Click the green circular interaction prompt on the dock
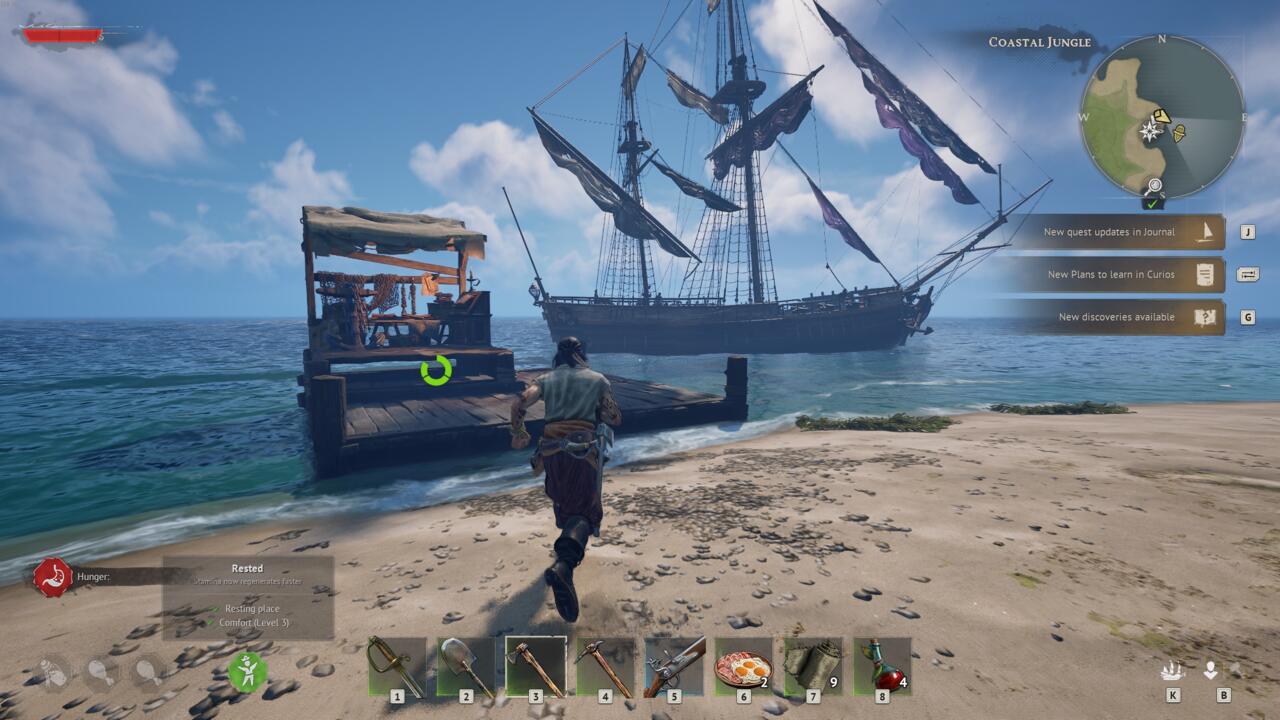Viewport: 1280px width, 720px height. pos(434,371)
